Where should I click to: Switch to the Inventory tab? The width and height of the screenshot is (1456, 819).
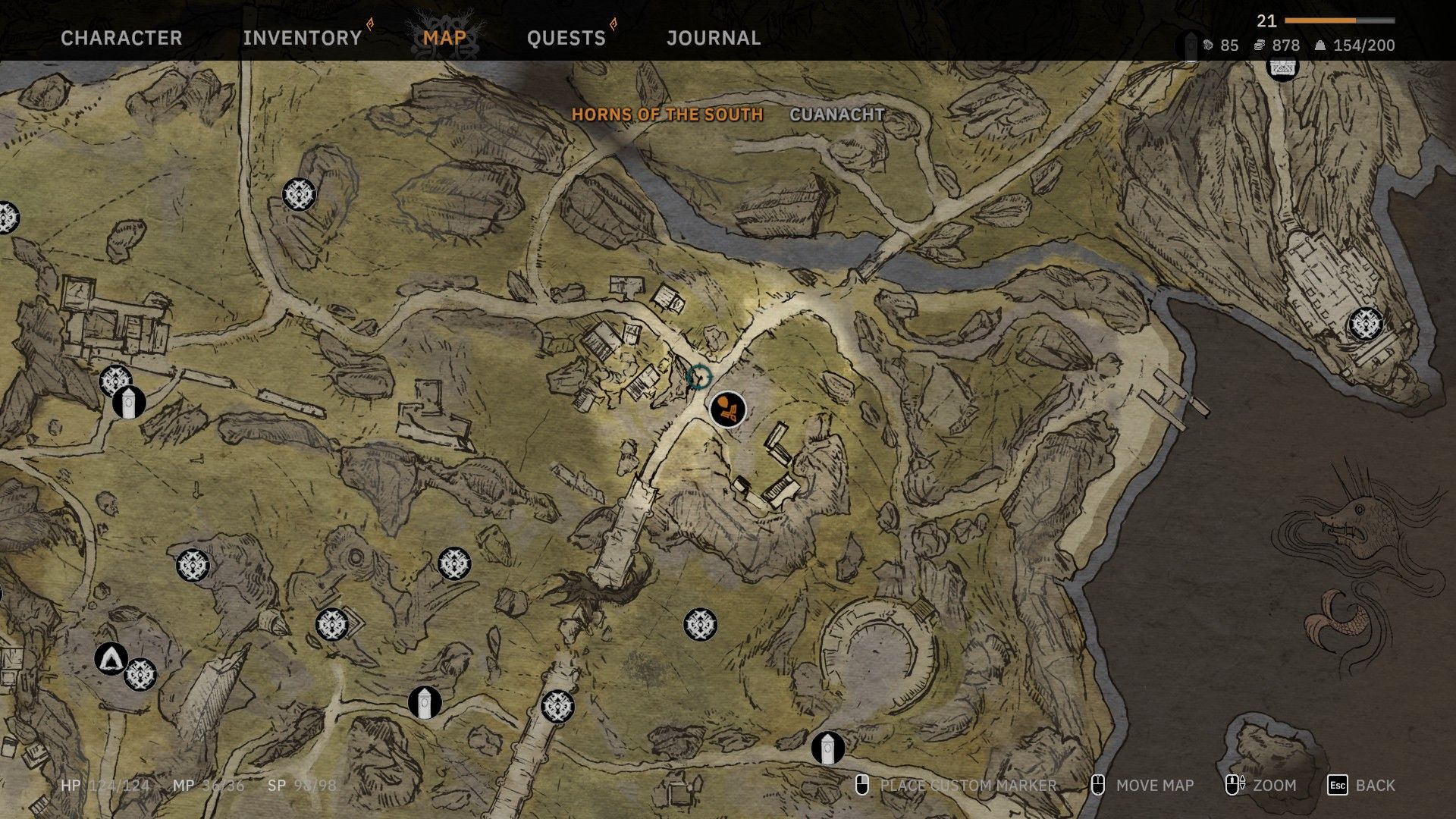303,38
